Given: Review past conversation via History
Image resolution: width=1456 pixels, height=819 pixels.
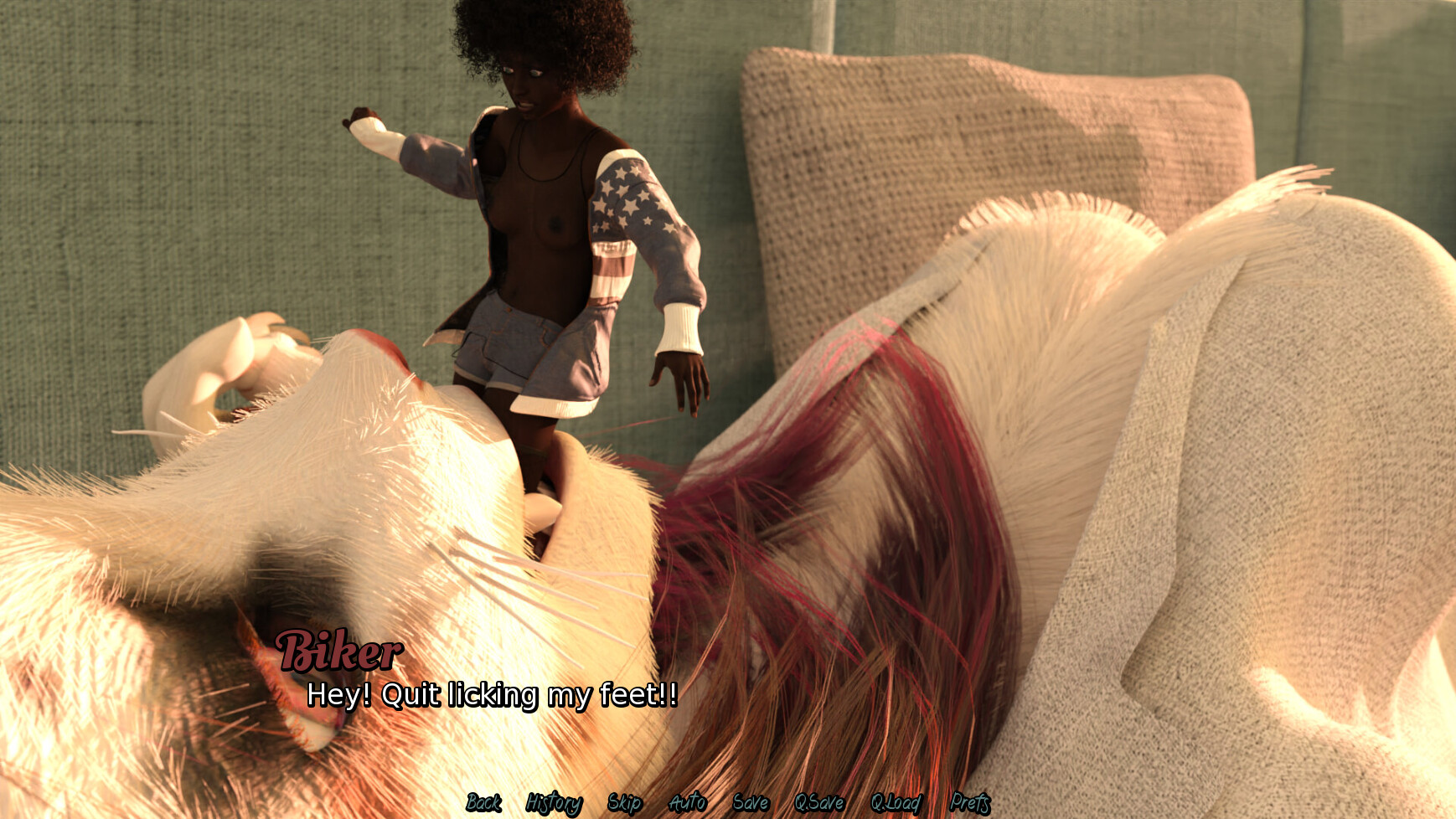Looking at the screenshot, I should coord(552,802).
